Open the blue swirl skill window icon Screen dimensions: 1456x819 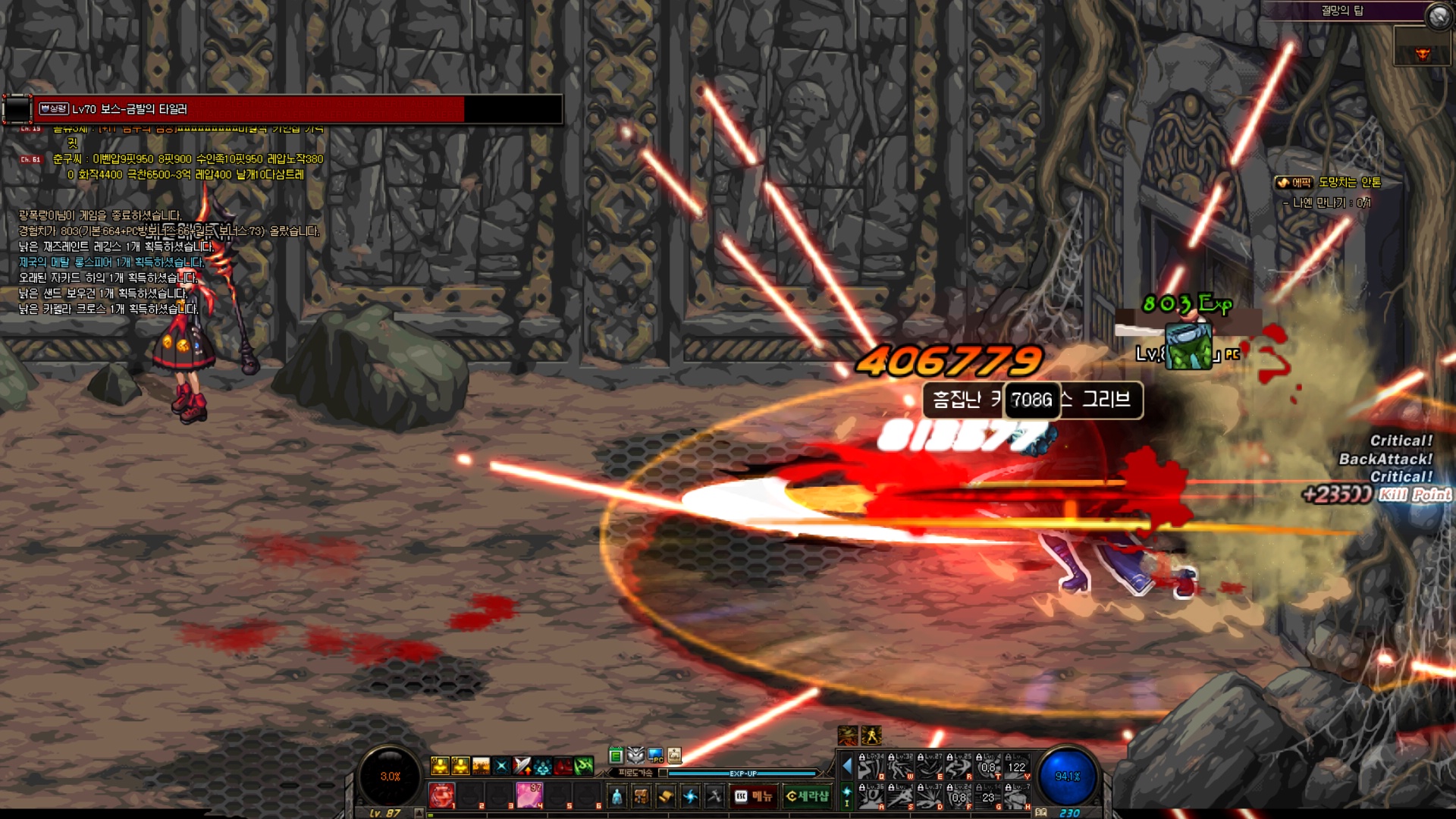pos(690,796)
